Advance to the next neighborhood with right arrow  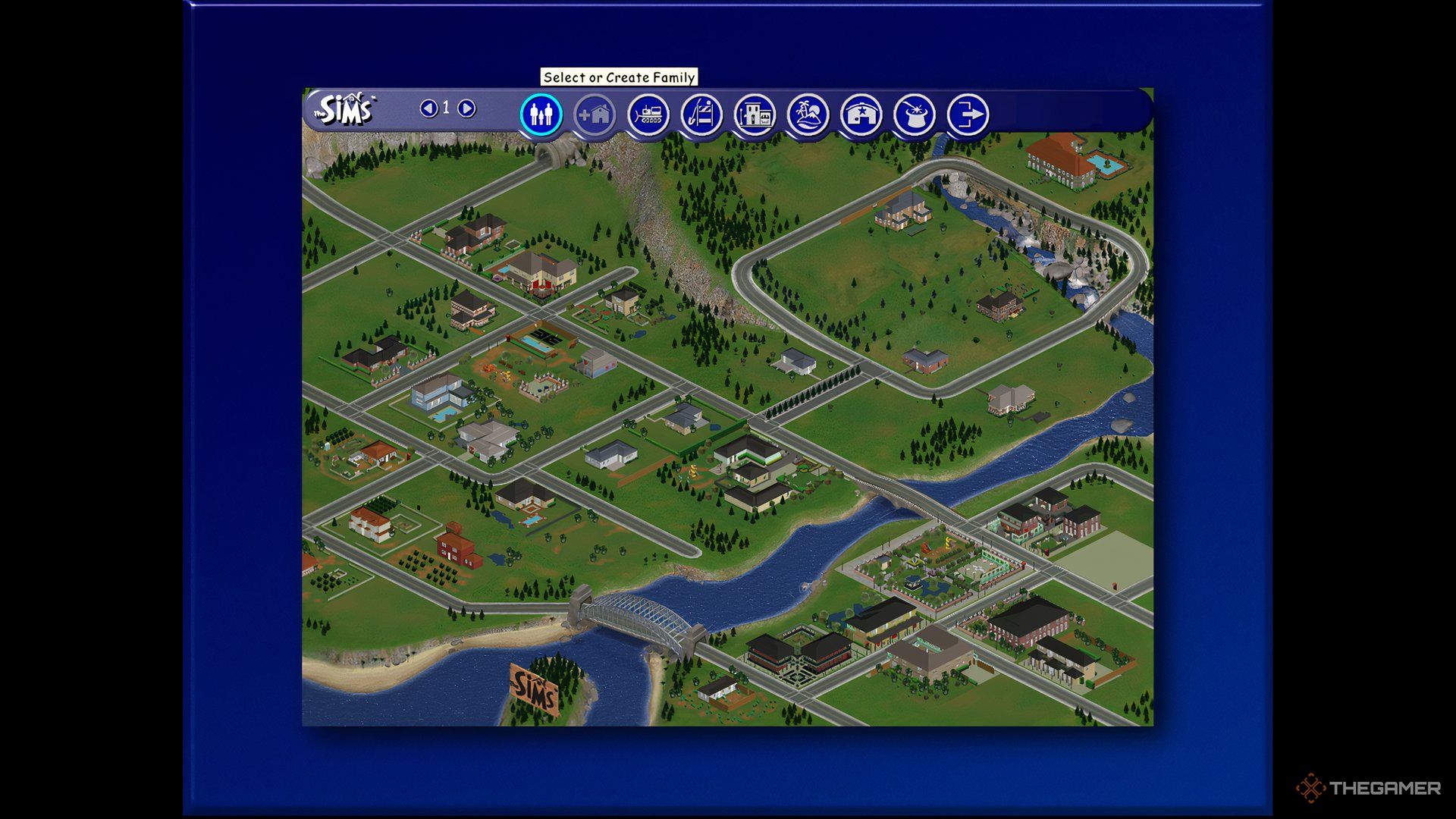pyautogui.click(x=467, y=108)
